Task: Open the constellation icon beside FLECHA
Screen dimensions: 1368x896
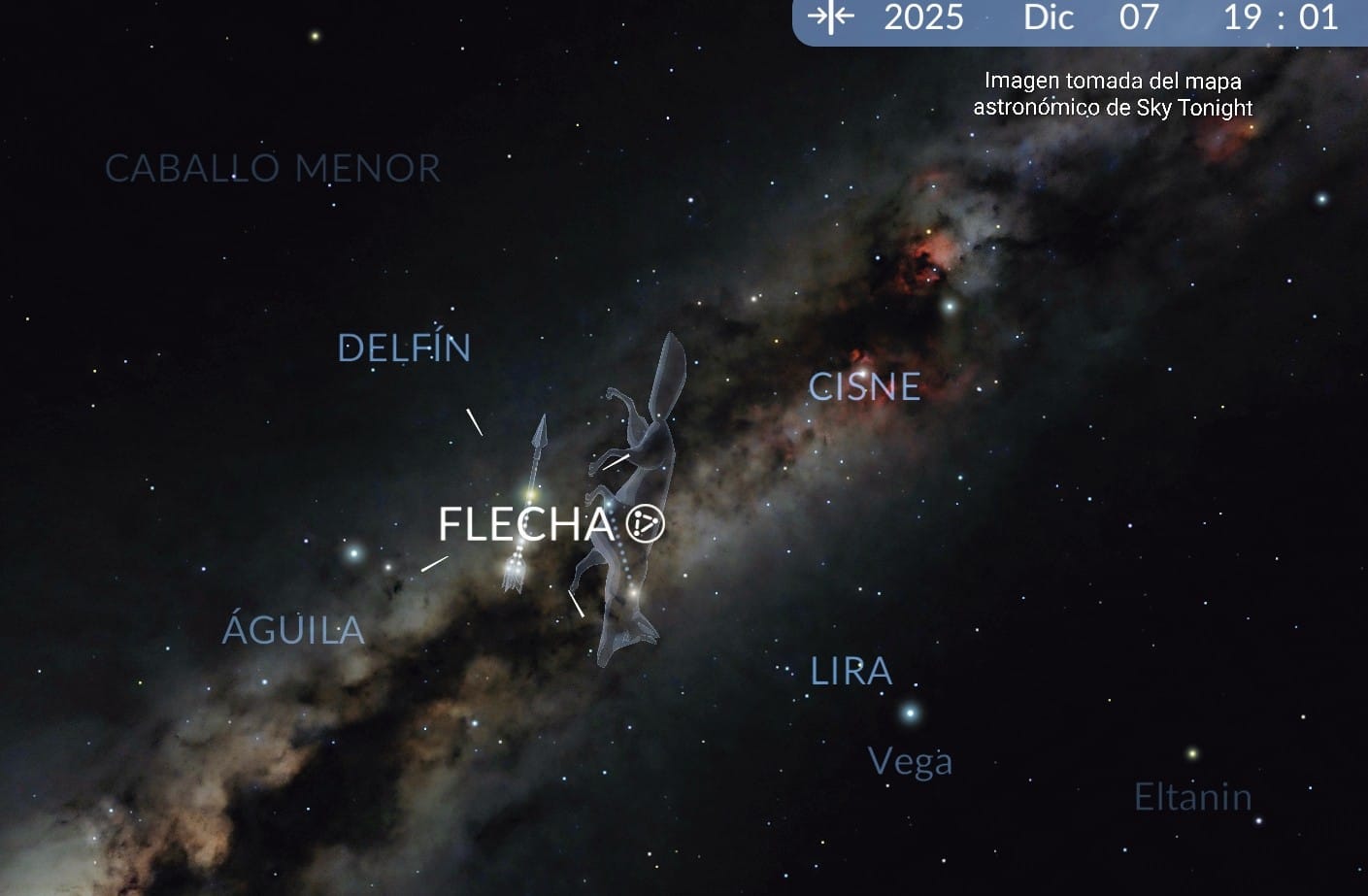Action: coord(645,523)
